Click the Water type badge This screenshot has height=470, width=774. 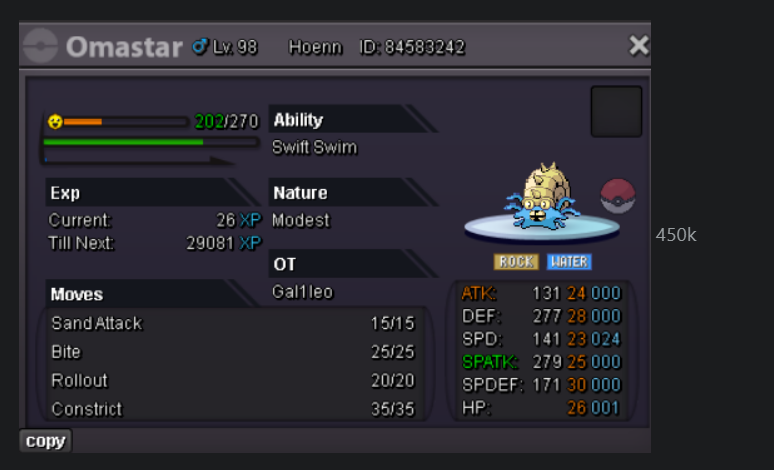point(569,262)
